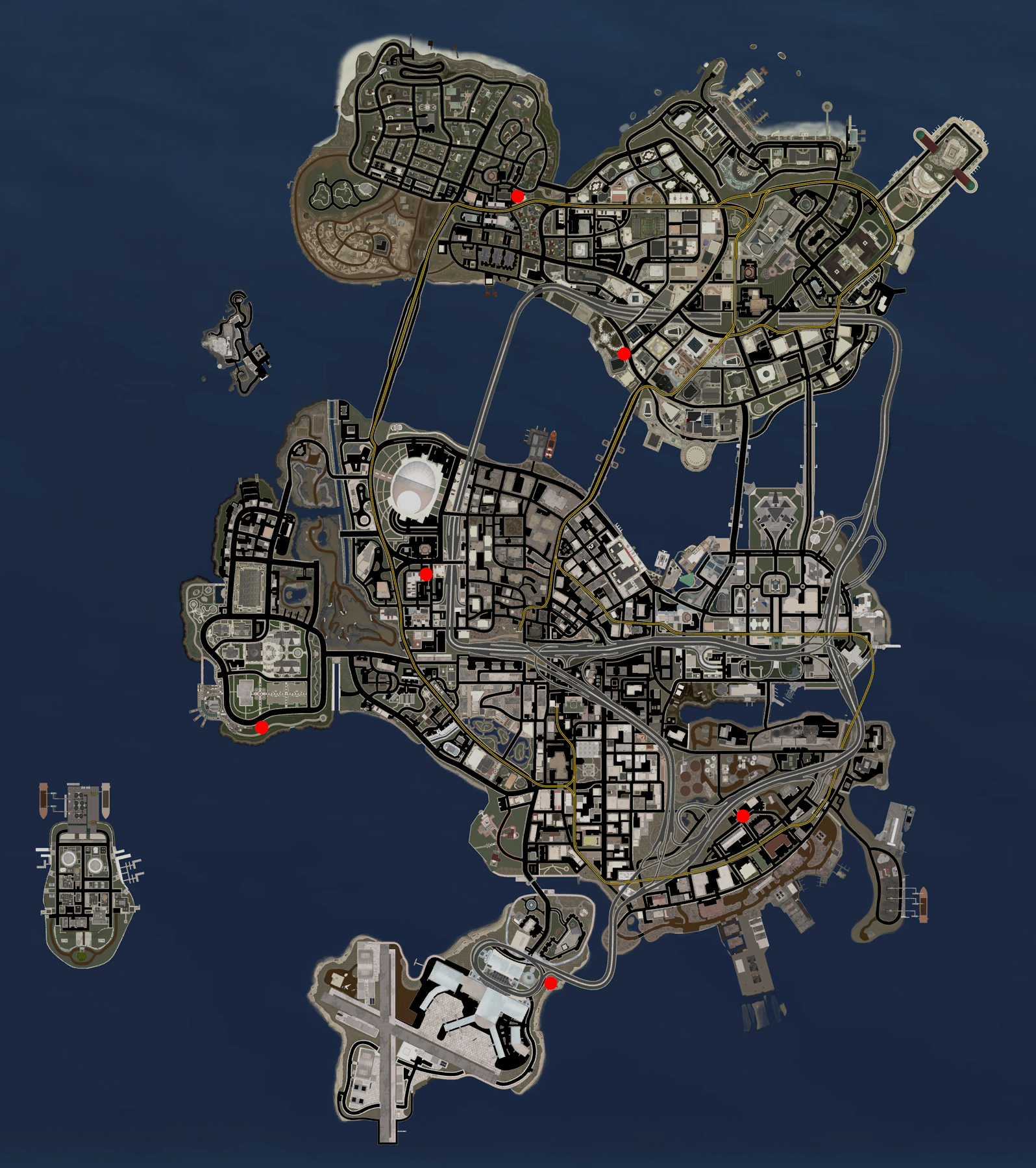The image size is (1036, 1168).
Task: Choose the red marker on the western peninsula's shore road
Action: (262, 727)
